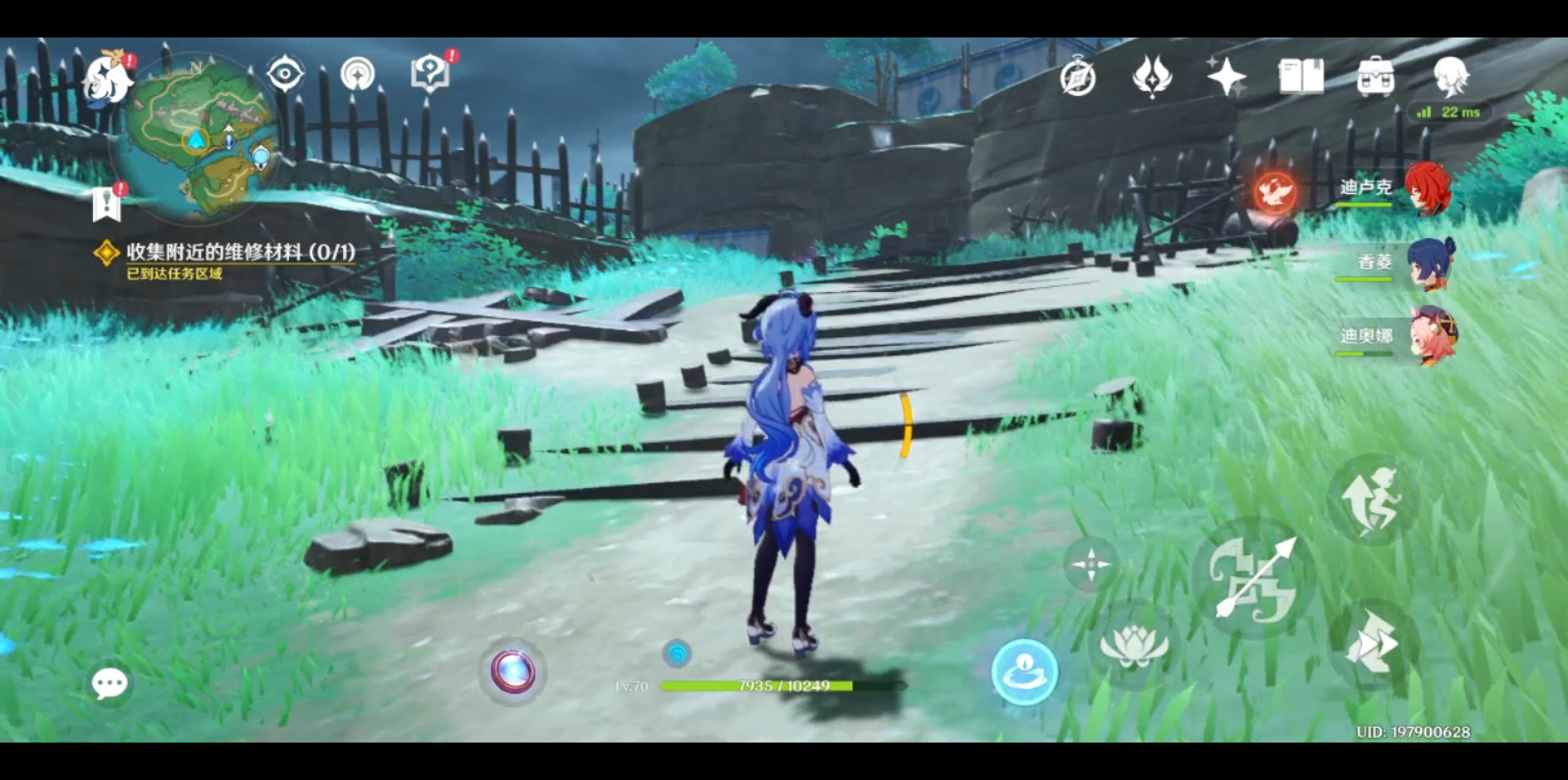The height and width of the screenshot is (780, 1568).
Task: Open the inventory backpack
Action: pyautogui.click(x=1376, y=75)
